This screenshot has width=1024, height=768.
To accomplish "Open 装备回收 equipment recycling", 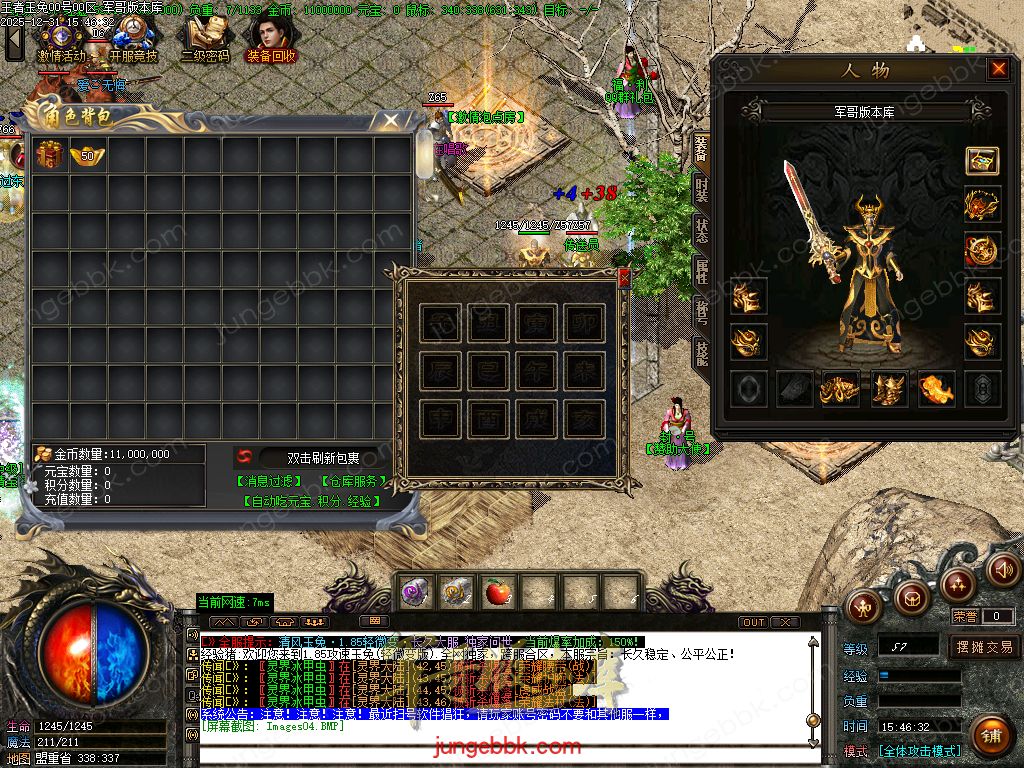I will [x=271, y=40].
